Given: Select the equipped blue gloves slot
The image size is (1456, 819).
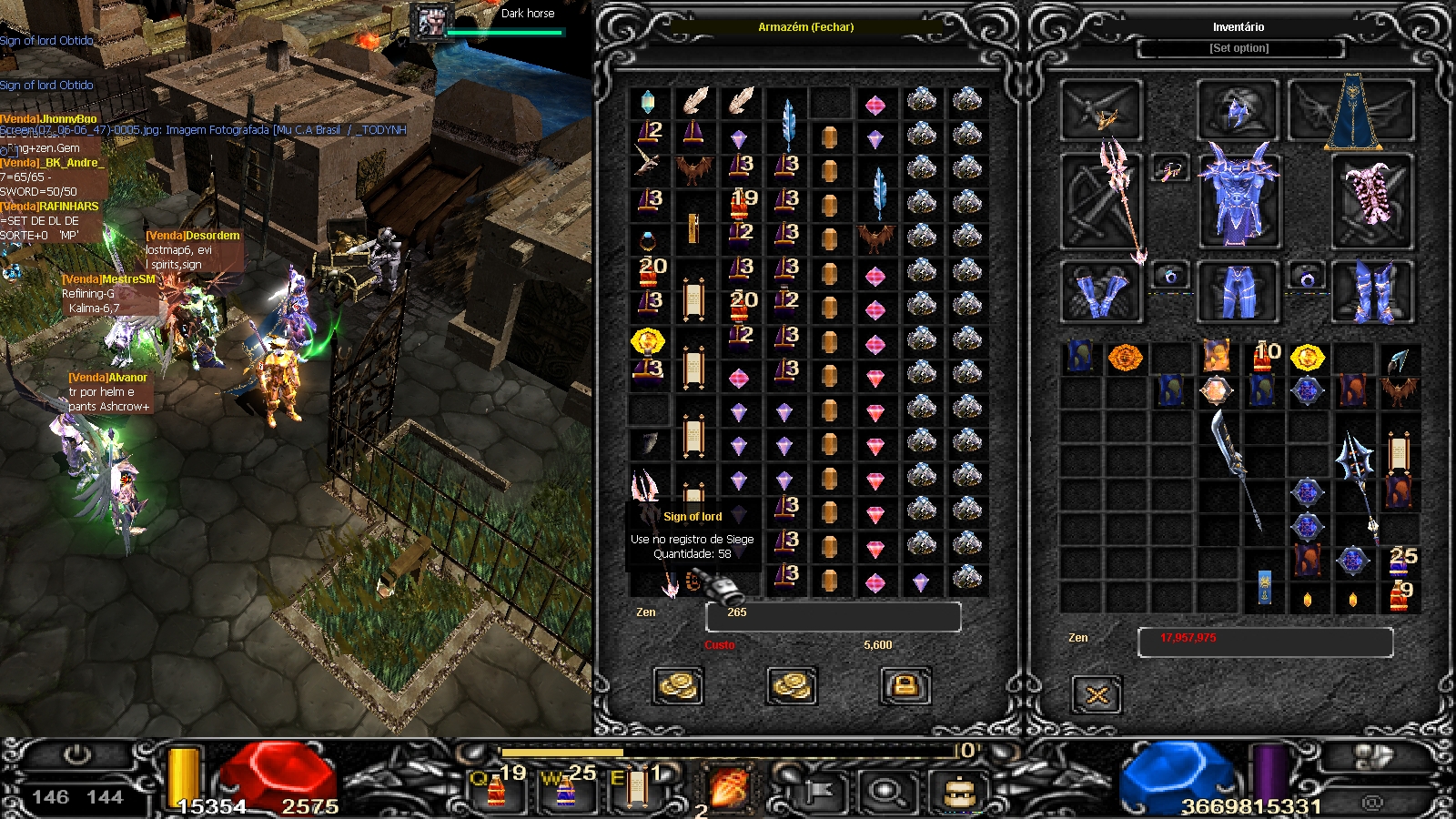Looking at the screenshot, I should [1101, 291].
